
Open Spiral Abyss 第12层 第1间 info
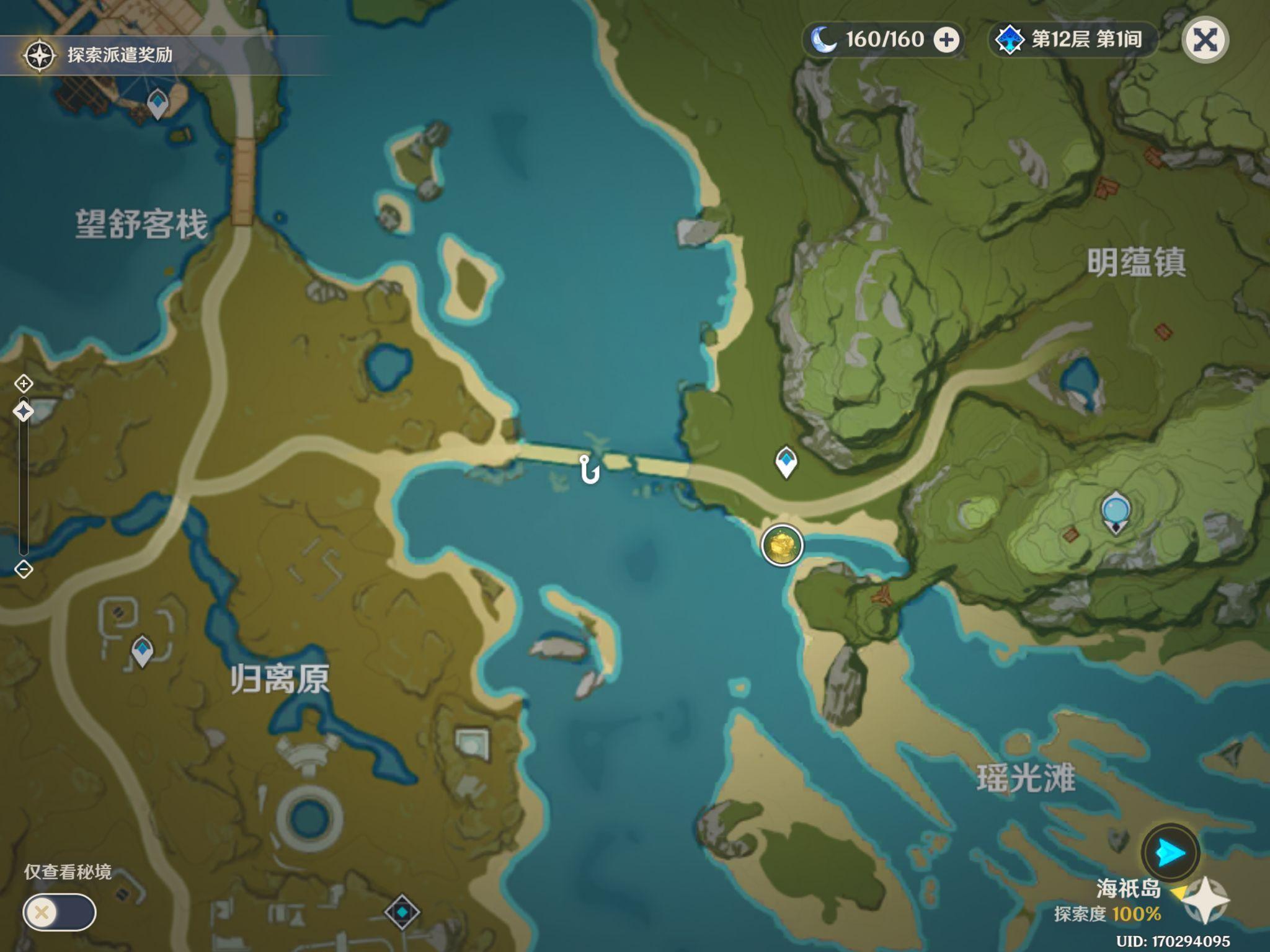pyautogui.click(x=1072, y=40)
